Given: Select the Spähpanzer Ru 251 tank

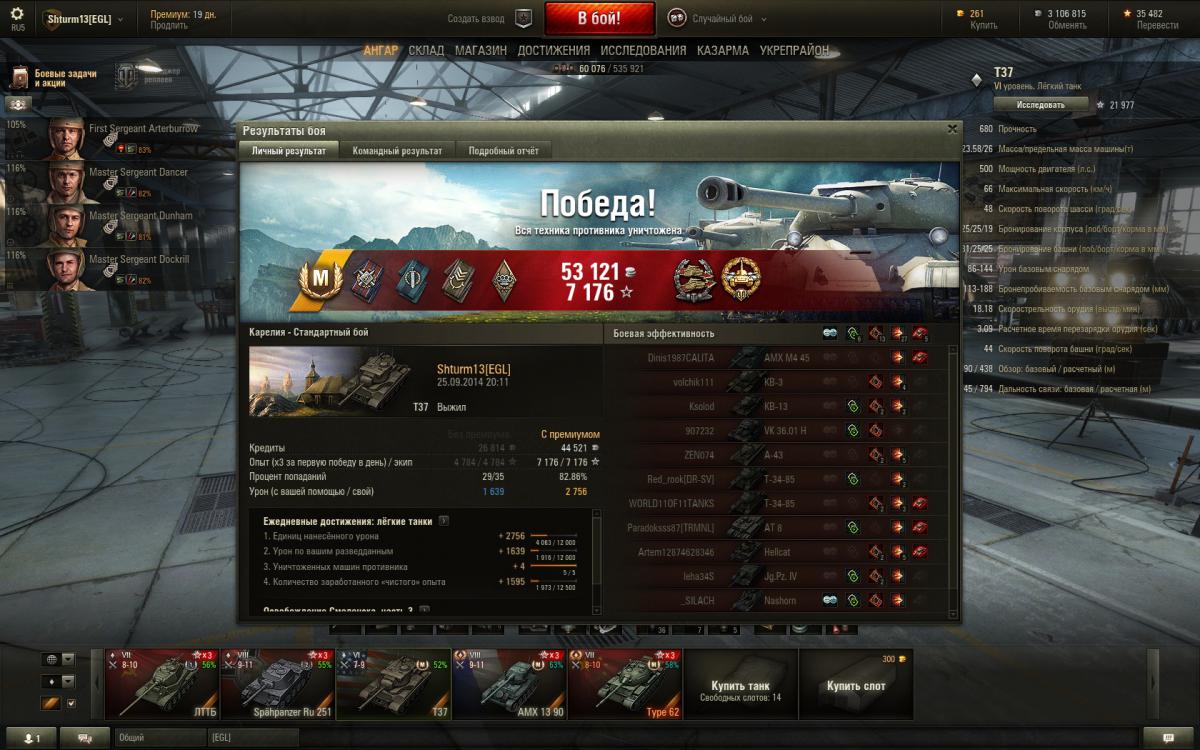Looking at the screenshot, I should (x=277, y=682).
